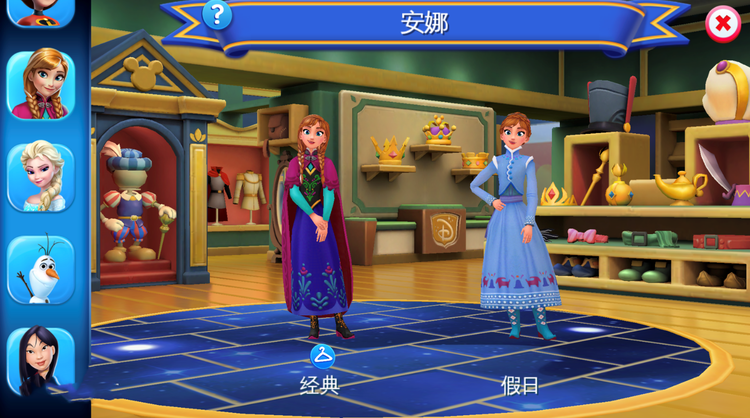Select Mulan's portrait in character list

(x=41, y=361)
